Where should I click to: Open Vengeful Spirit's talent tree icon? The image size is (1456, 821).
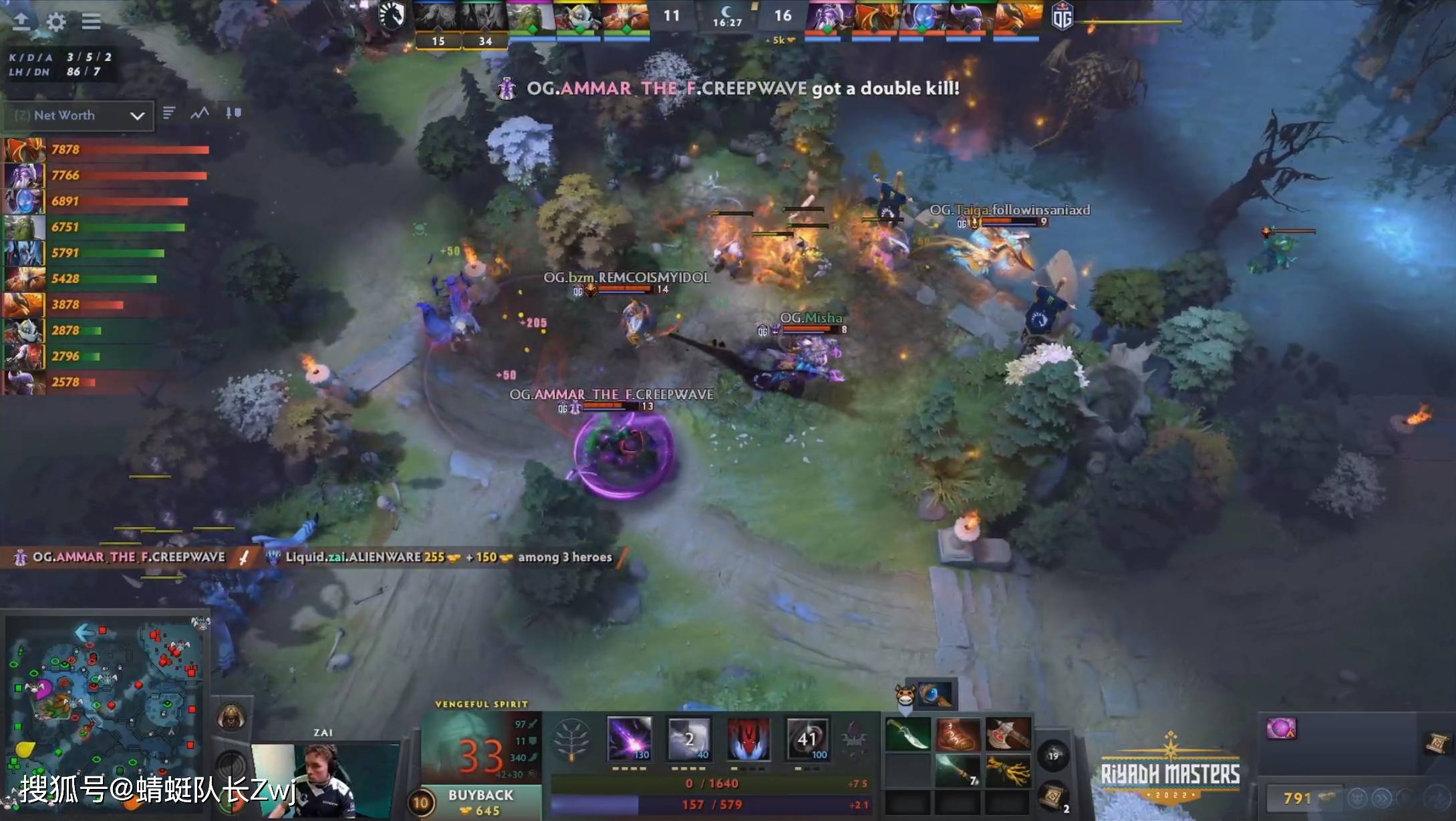[571, 737]
